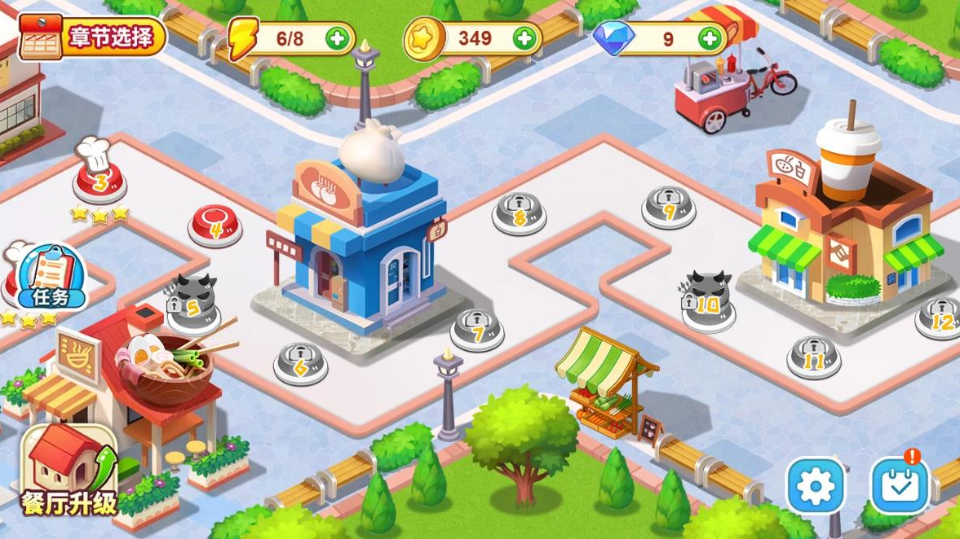Viewport: 960px width, 539px height.
Task: Open the 餐厅升级 restaurant upgrade menu
Action: pyautogui.click(x=68, y=468)
